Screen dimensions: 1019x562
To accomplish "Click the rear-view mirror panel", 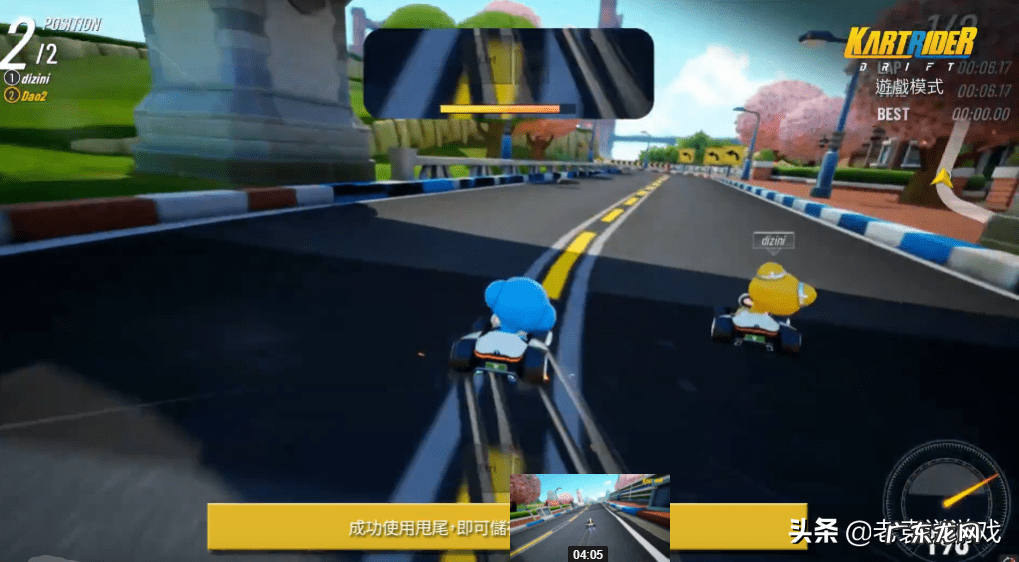I will coord(508,73).
